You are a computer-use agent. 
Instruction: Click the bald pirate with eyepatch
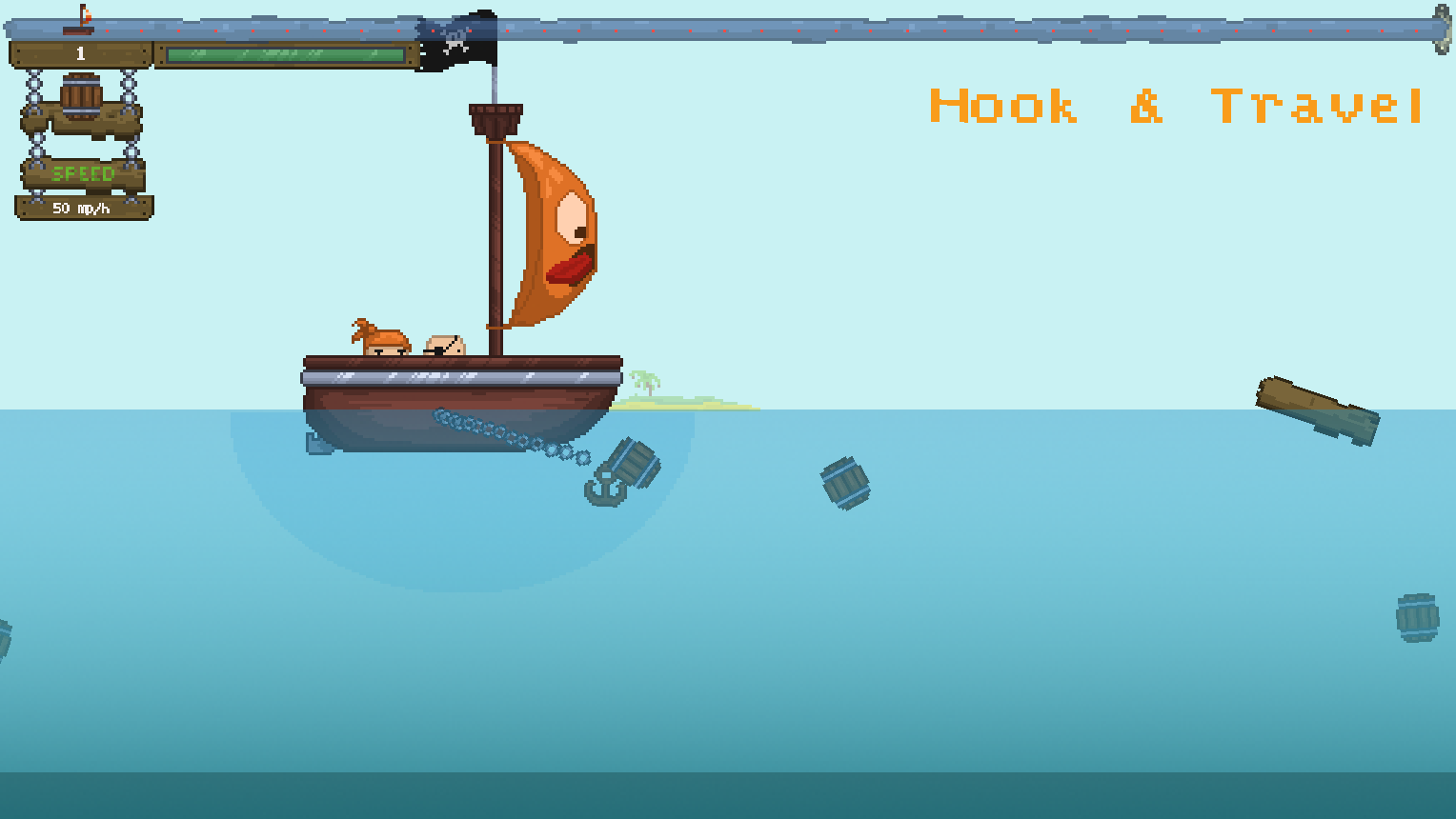click(444, 345)
